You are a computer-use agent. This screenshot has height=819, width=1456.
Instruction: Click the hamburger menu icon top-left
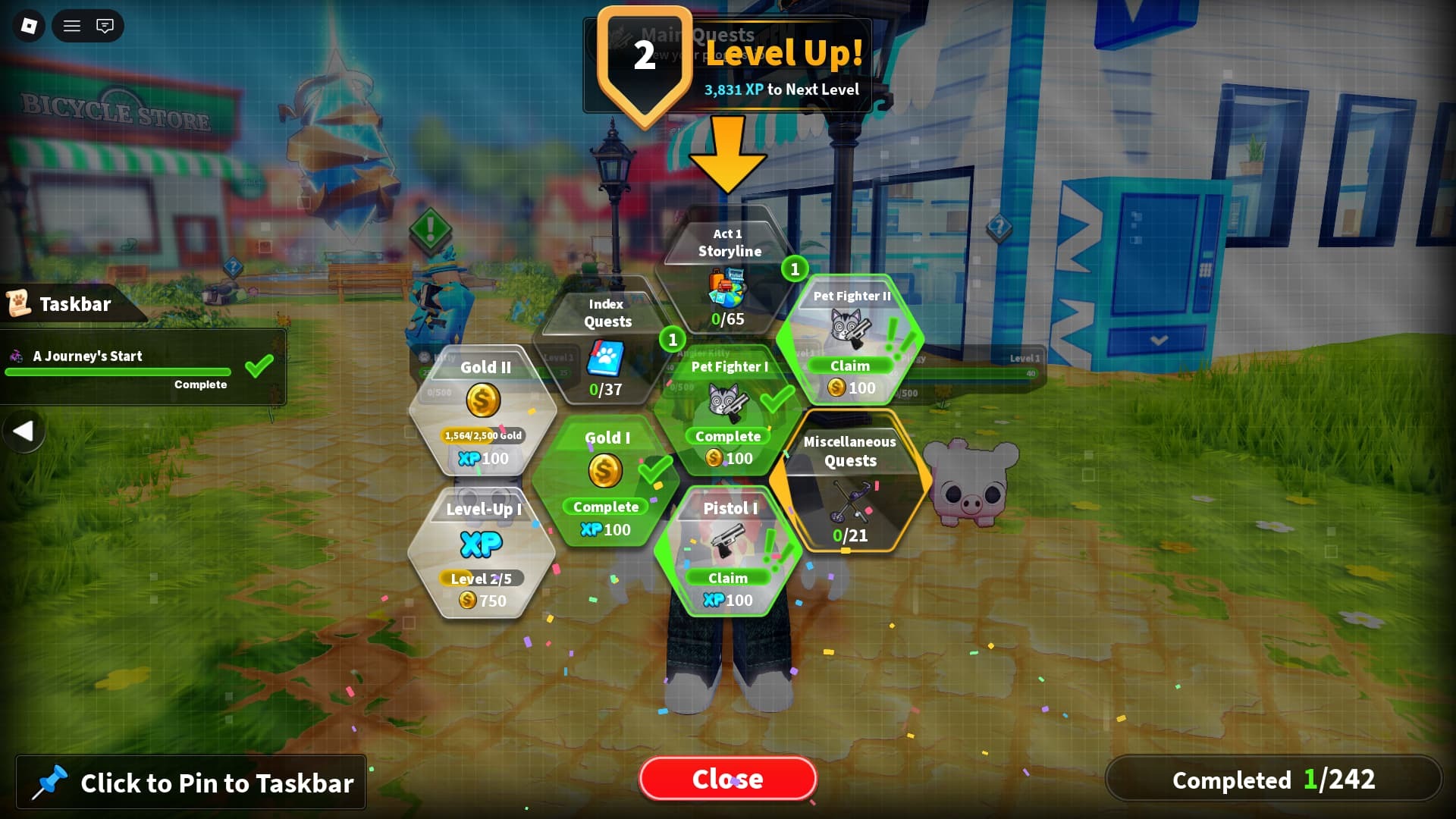pyautogui.click(x=71, y=25)
